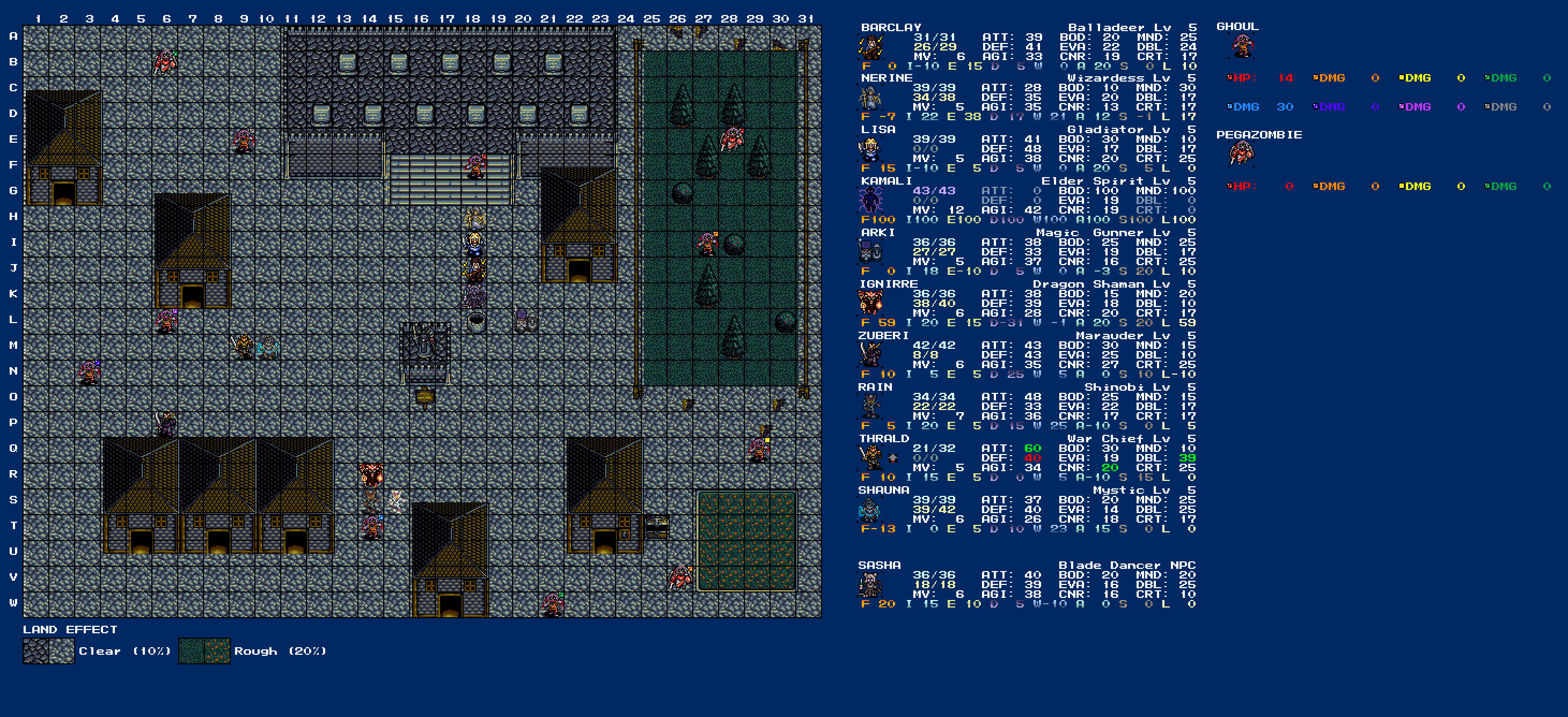Viewport: 1568px width, 717px height.
Task: Select Kamali the Elder Spirit portrait
Action: coord(870,201)
